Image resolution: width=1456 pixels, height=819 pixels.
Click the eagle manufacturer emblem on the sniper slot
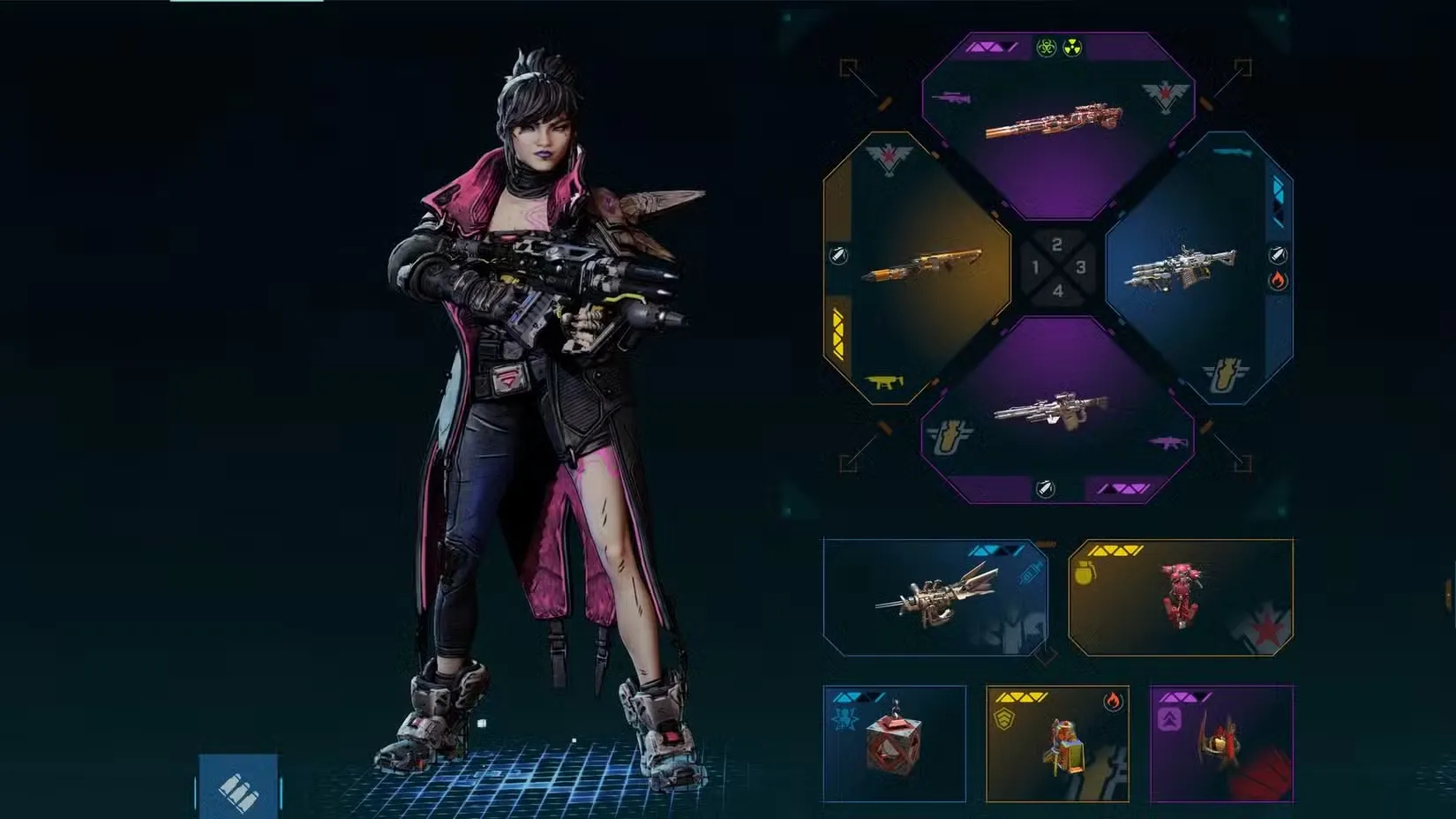(x=1163, y=94)
